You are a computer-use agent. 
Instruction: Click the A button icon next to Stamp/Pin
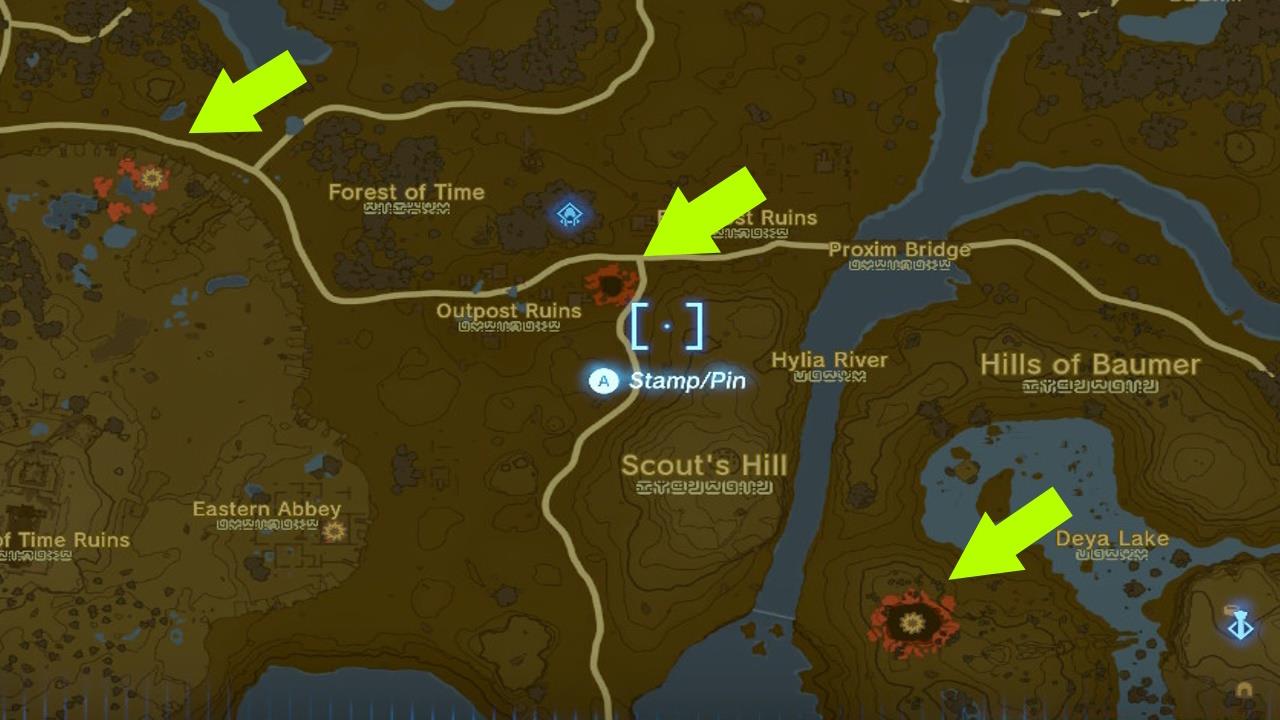tap(603, 380)
